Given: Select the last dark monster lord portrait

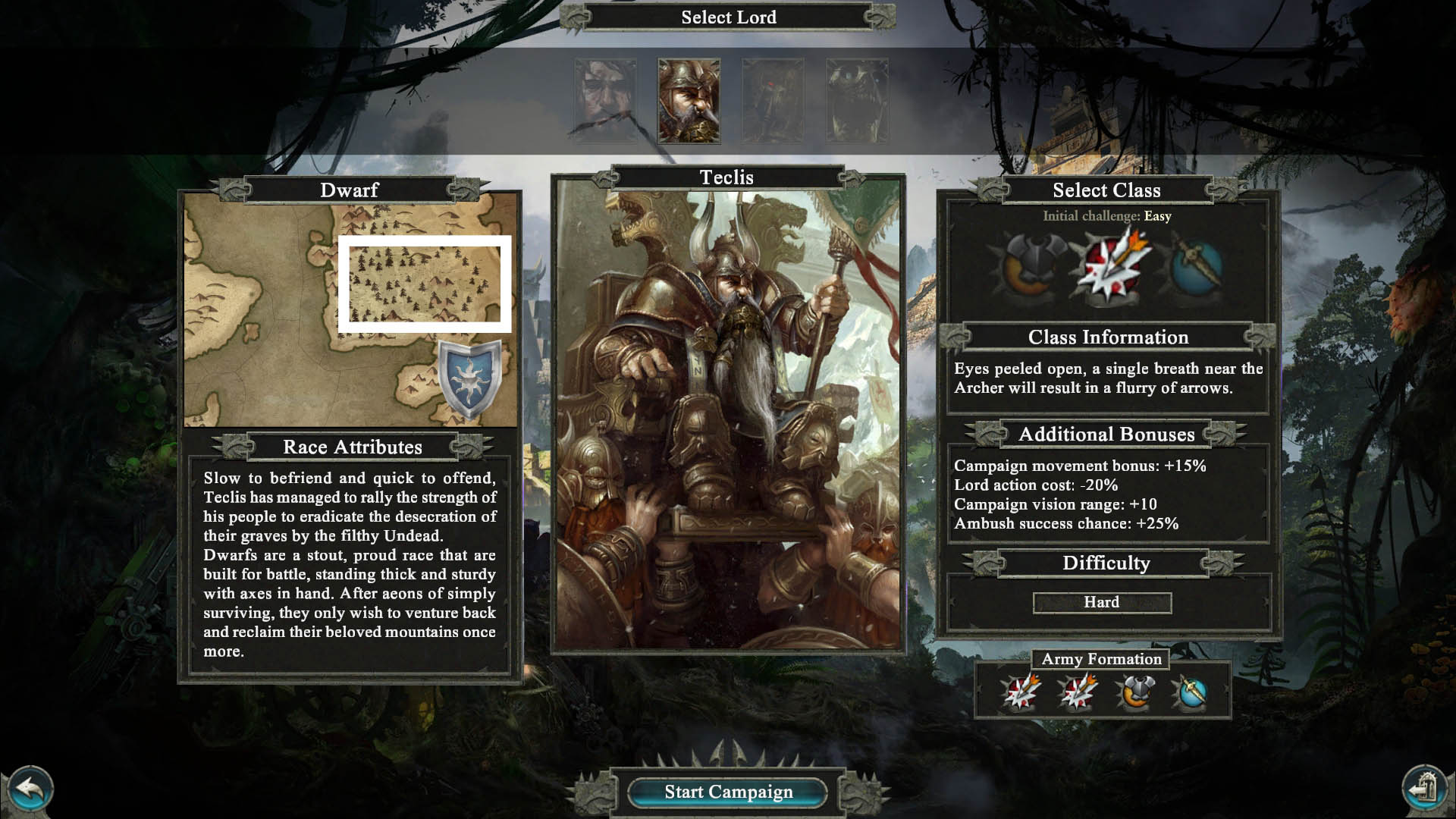Looking at the screenshot, I should pyautogui.click(x=857, y=101).
